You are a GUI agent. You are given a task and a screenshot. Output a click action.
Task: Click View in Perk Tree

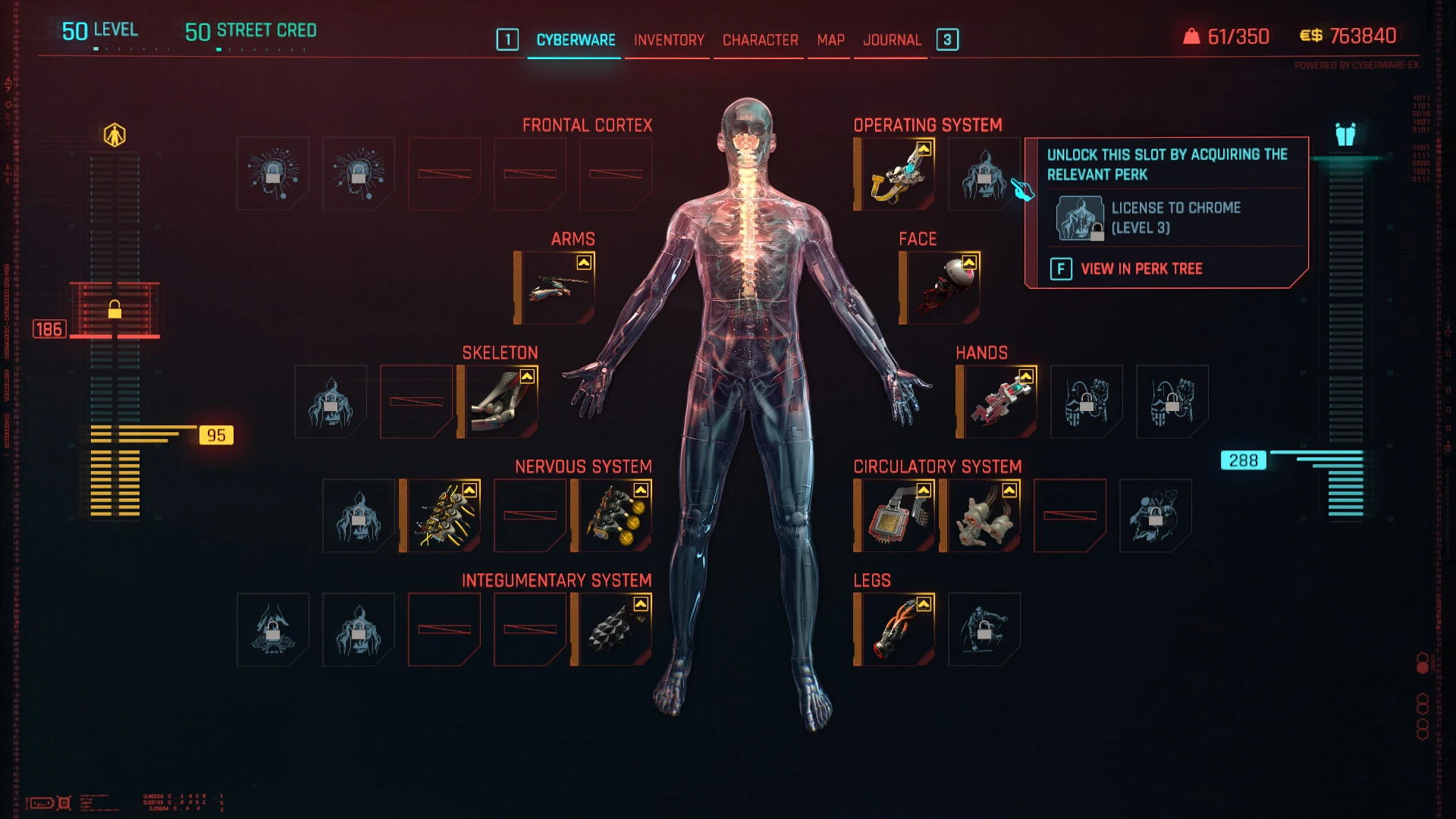(1141, 269)
